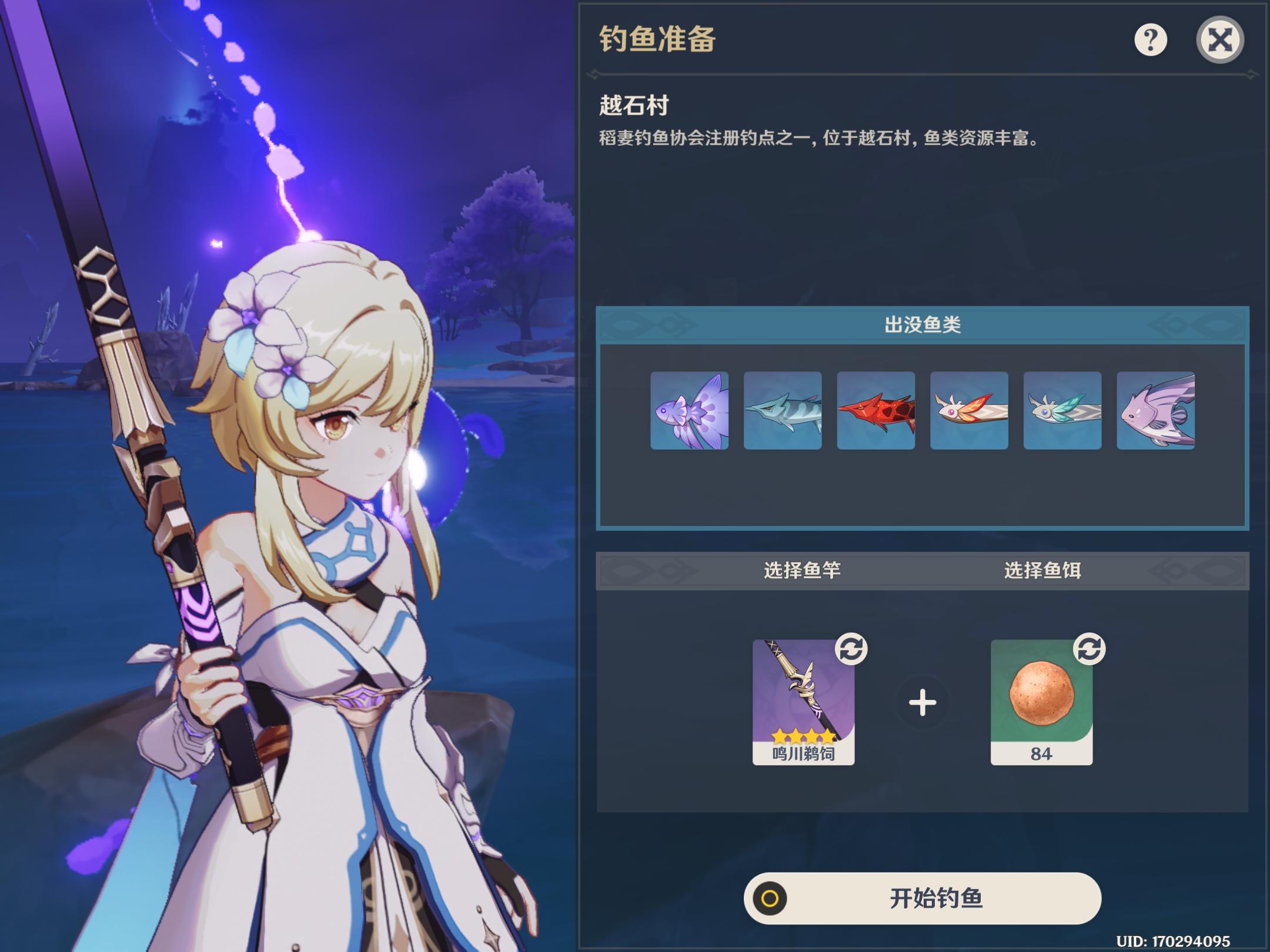Inspect the red fish icon
Image resolution: width=1270 pixels, height=952 pixels.
click(875, 410)
